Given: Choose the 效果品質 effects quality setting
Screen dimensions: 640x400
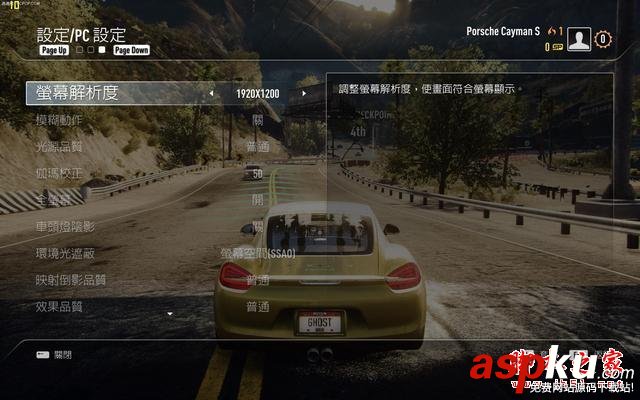Looking at the screenshot, I should pyautogui.click(x=59, y=306).
